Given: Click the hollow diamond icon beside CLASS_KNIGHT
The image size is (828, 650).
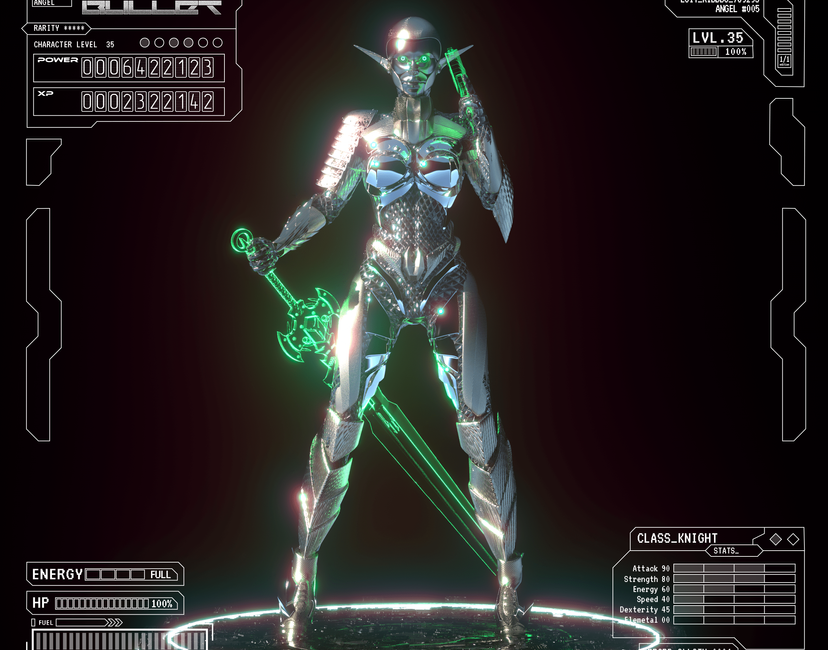Looking at the screenshot, I should pyautogui.click(x=793, y=539).
